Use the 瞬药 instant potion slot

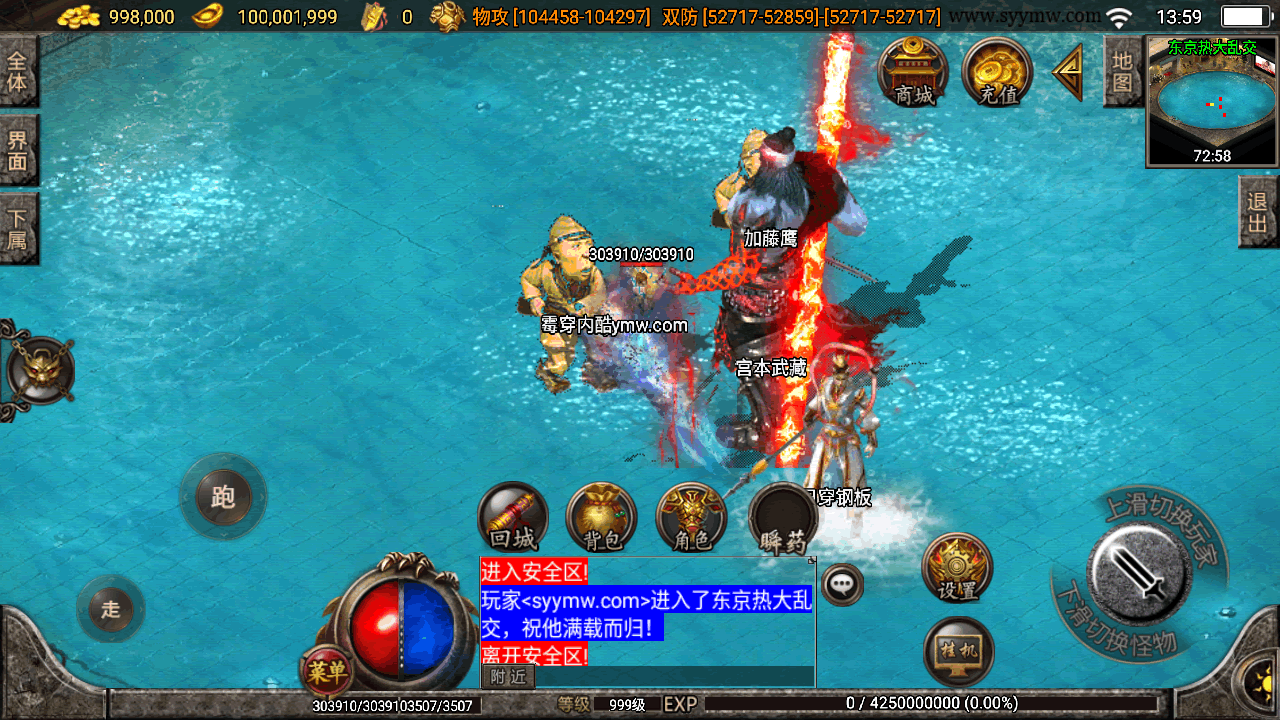(x=783, y=517)
